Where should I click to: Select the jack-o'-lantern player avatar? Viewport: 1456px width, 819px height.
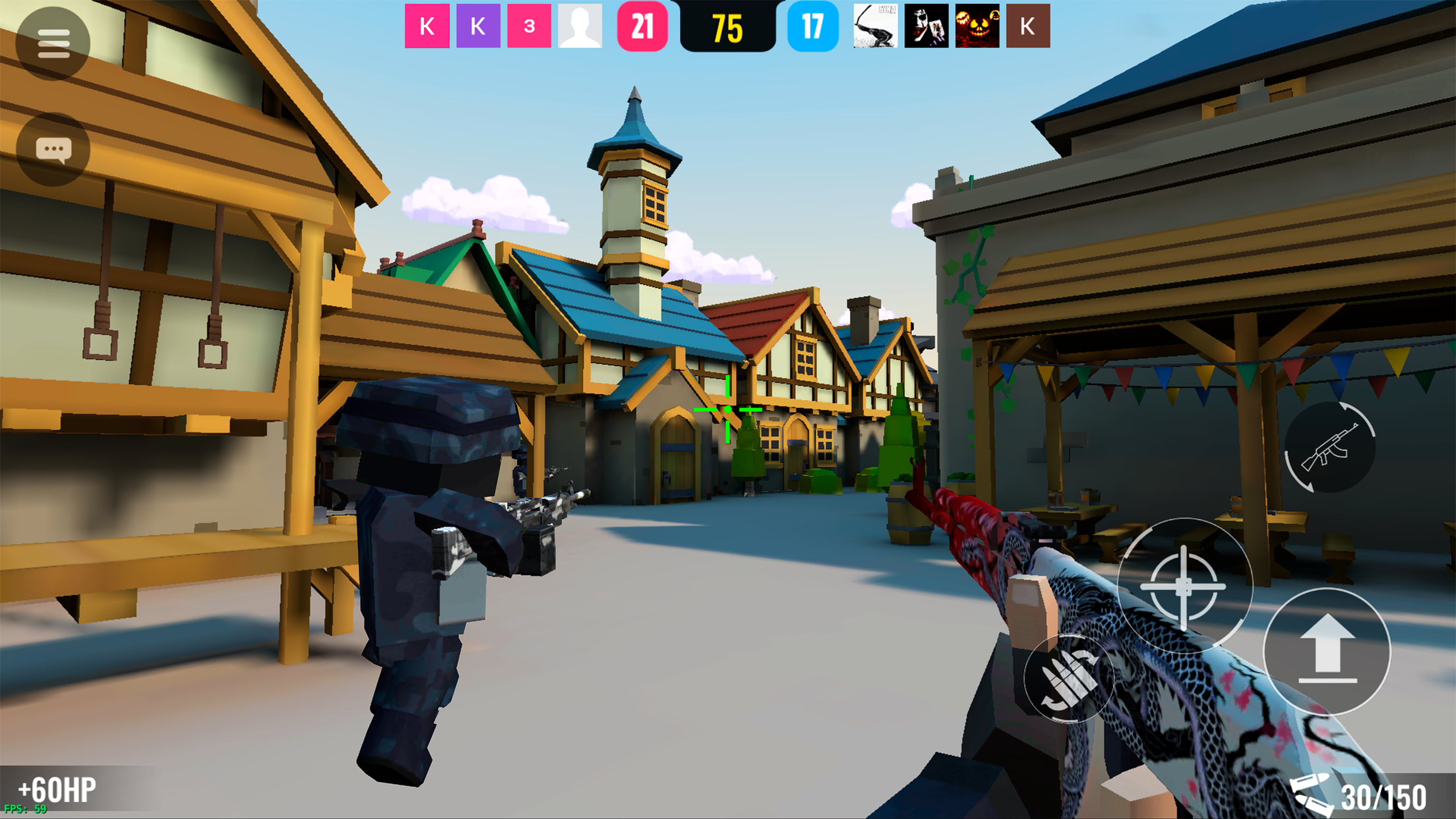[x=977, y=26]
